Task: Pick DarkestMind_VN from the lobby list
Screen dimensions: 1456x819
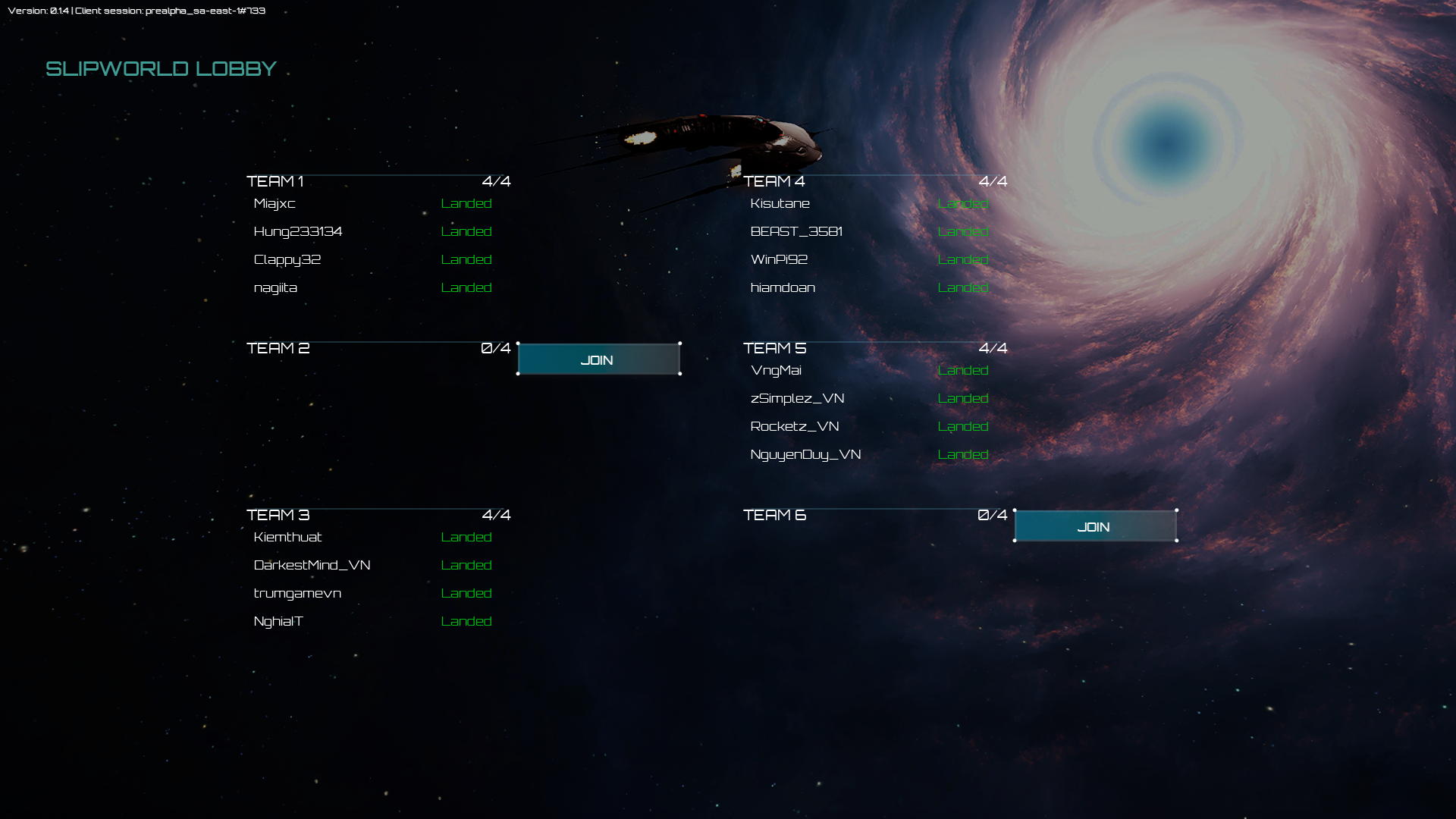Action: coord(312,565)
